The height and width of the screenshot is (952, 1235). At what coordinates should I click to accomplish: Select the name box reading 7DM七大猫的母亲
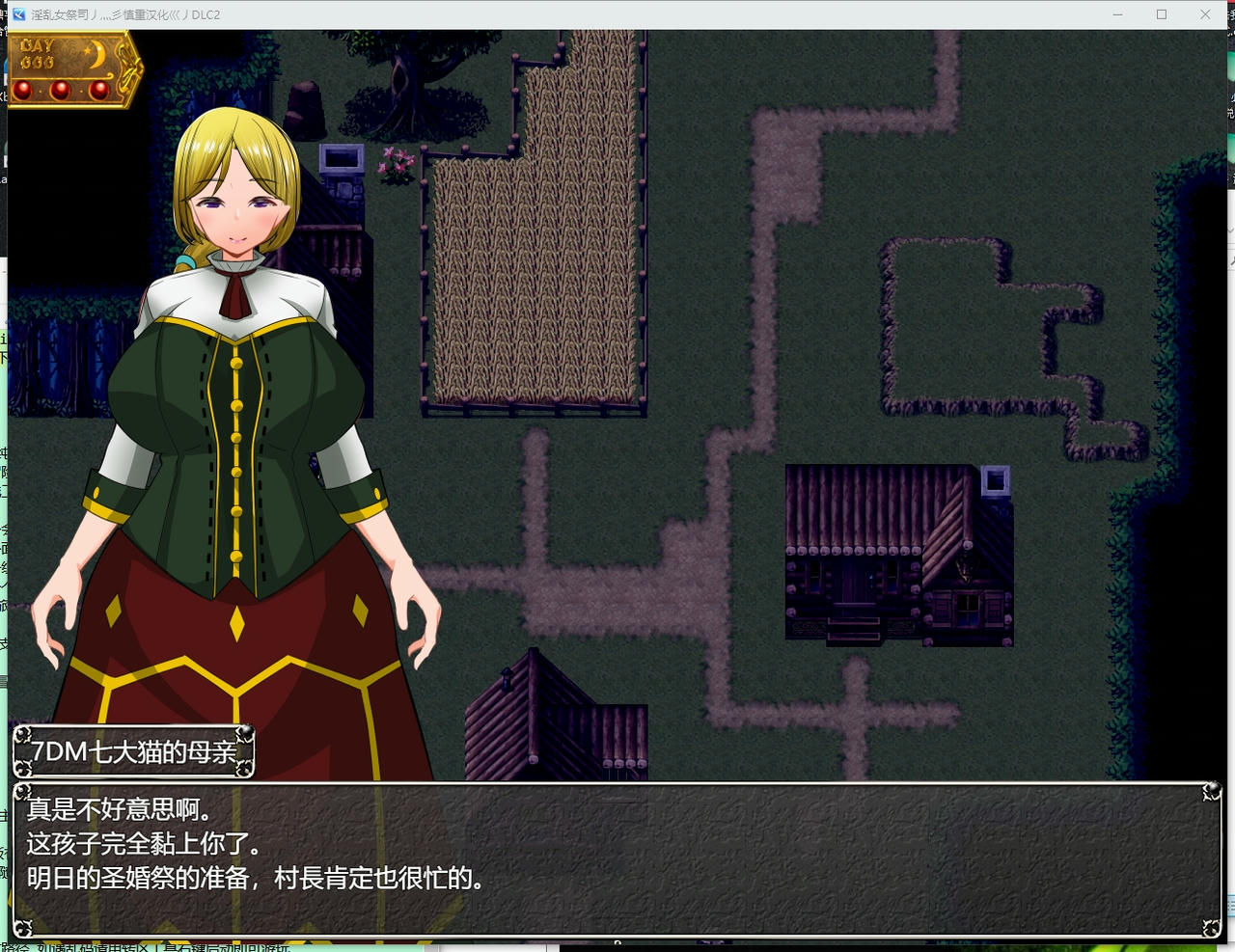pyautogui.click(x=133, y=753)
